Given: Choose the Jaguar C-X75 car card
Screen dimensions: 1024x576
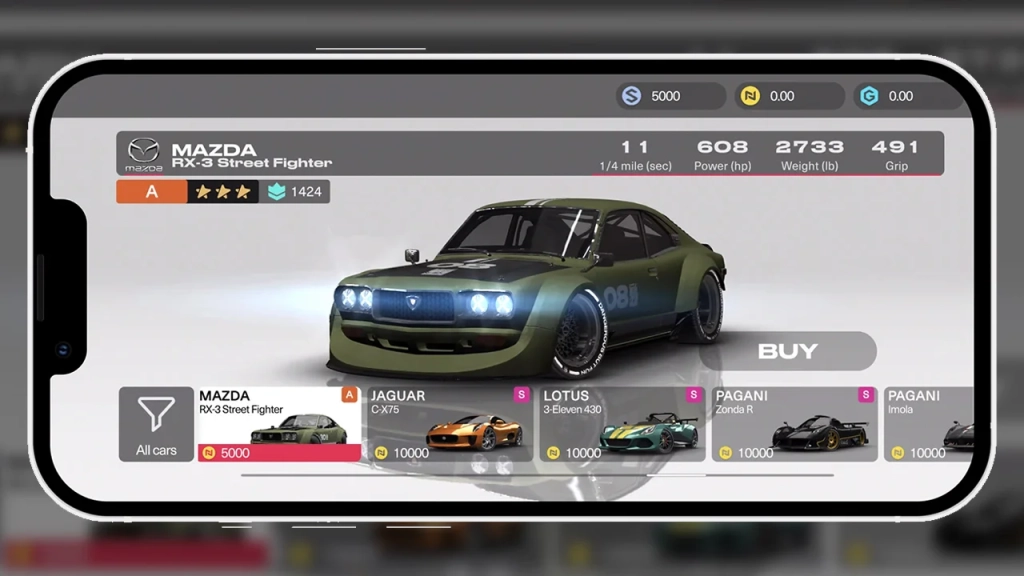Looking at the screenshot, I should 450,424.
